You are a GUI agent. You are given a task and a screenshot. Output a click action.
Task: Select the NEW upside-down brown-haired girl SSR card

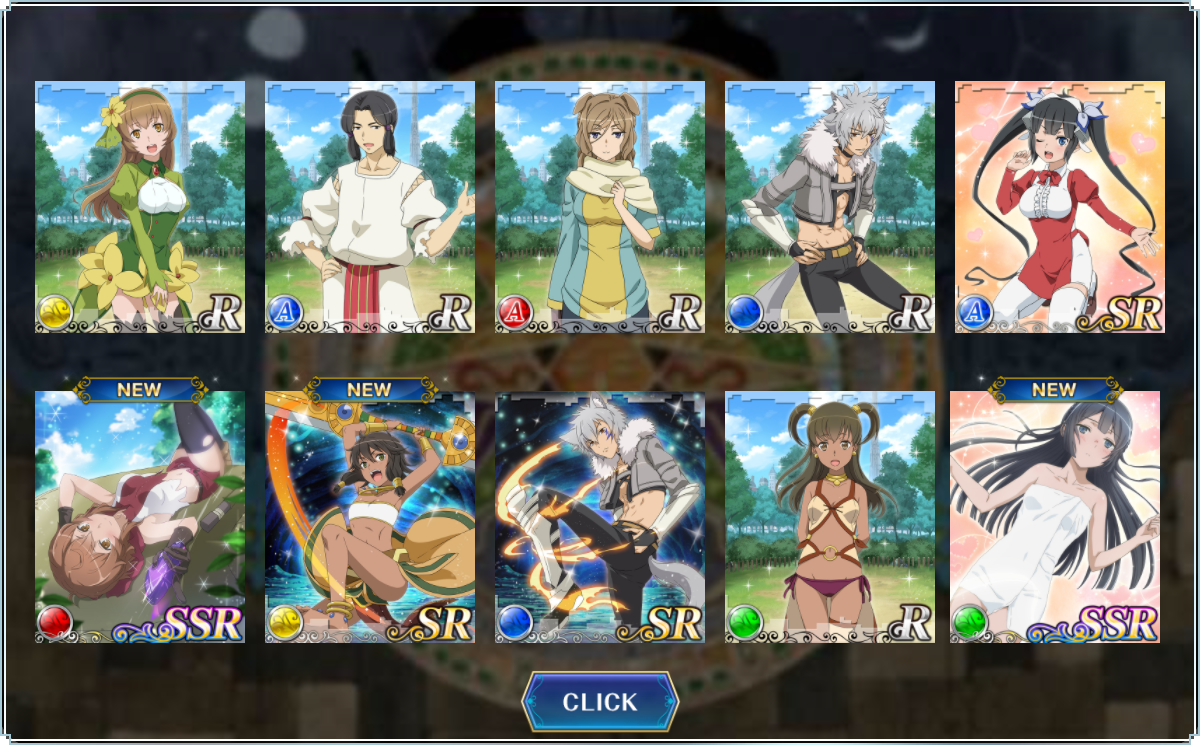140,517
